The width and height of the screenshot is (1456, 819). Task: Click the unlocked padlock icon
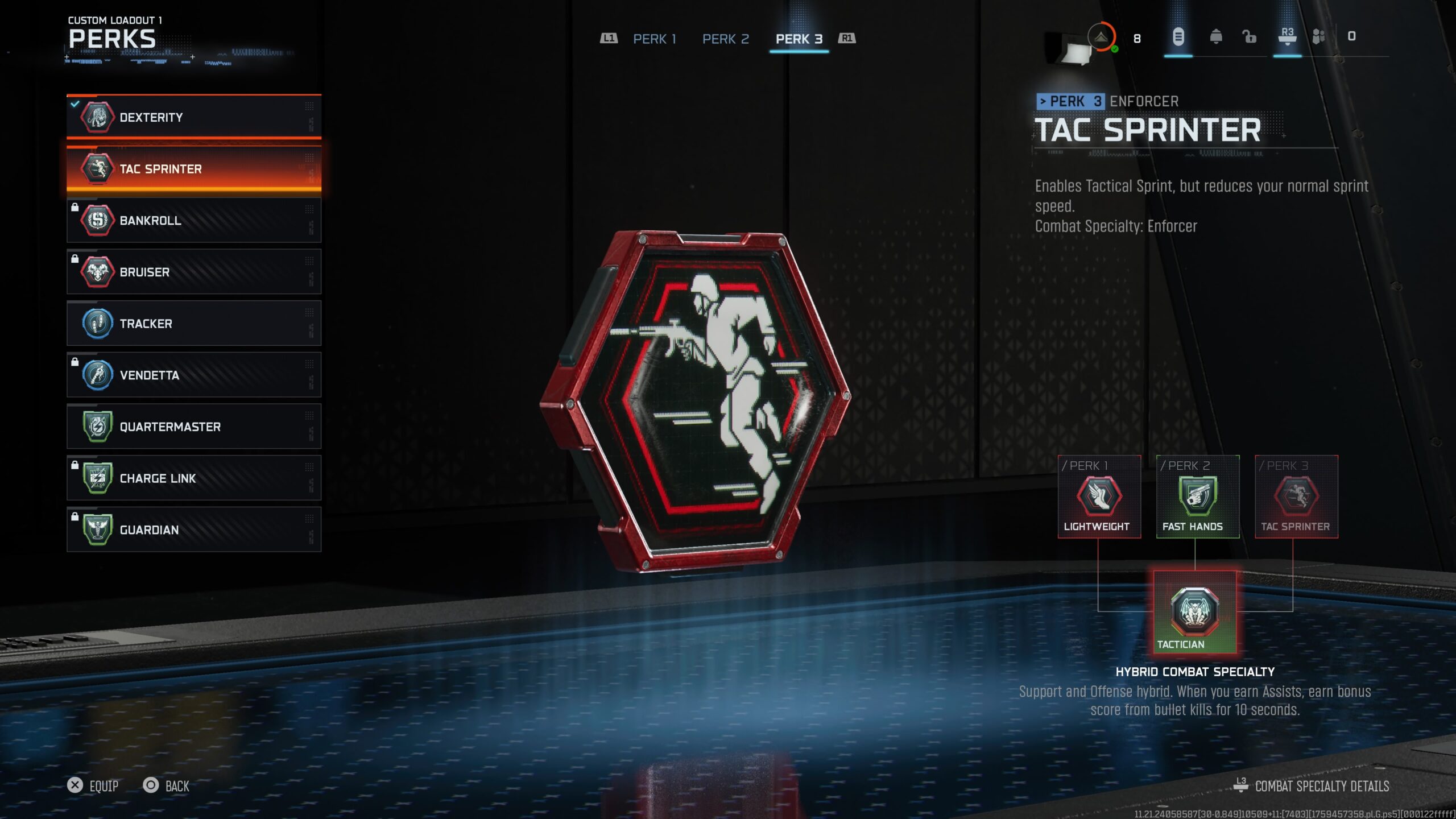(x=1249, y=38)
